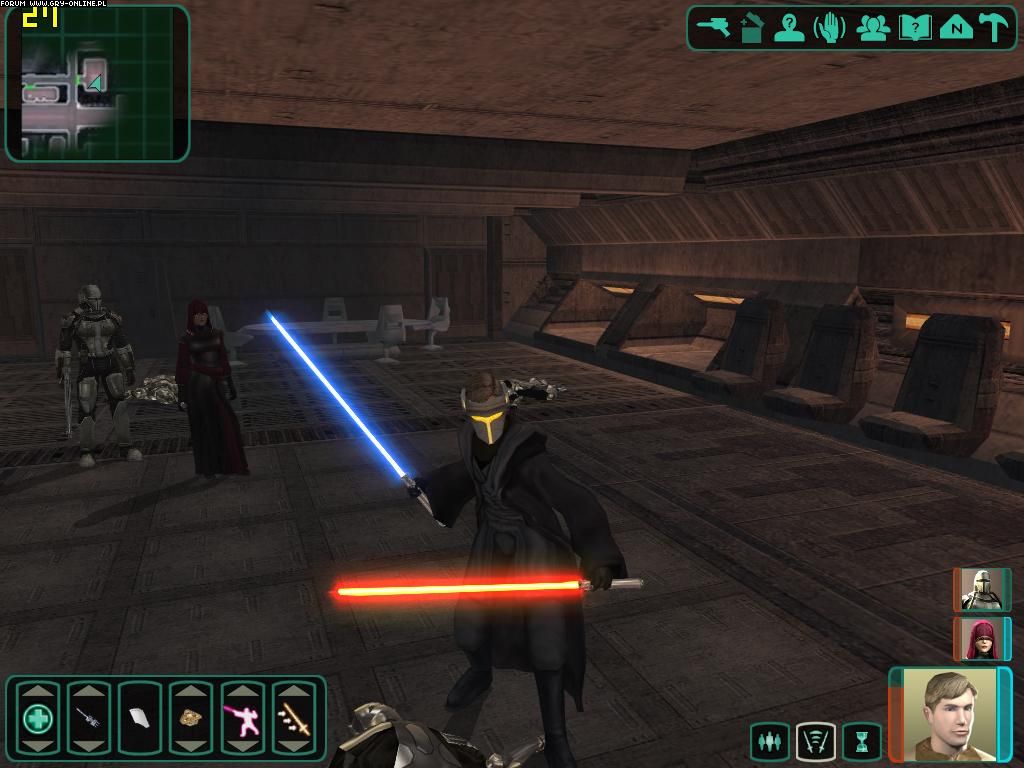This screenshot has width=1024, height=768.
Task: Toggle solo mode three-figures button
Action: (x=769, y=742)
